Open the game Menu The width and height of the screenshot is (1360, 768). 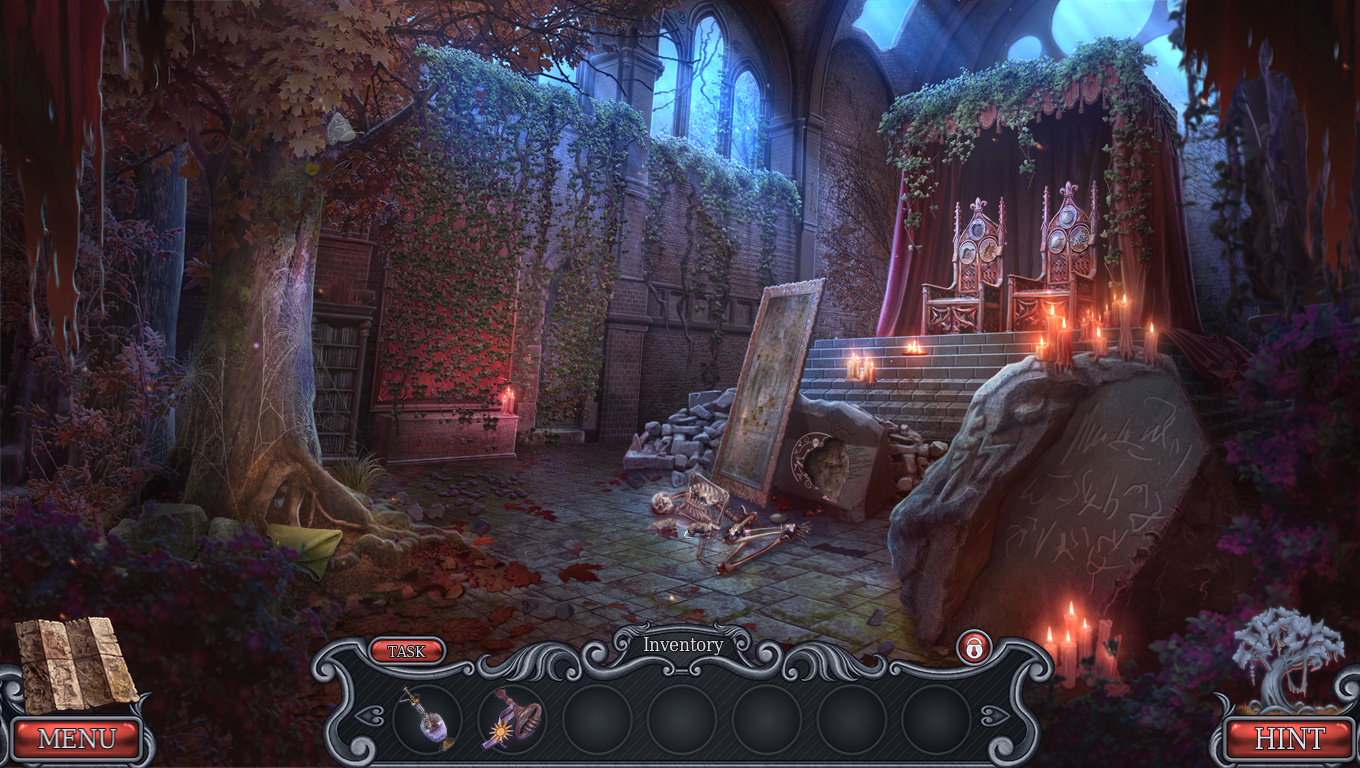pos(77,739)
